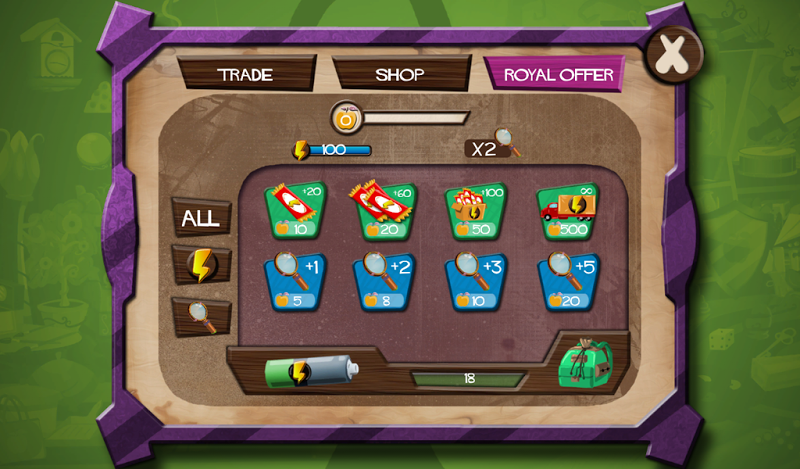Buy the +3 magnifying glass for 10
The image size is (800, 469).
[x=475, y=281]
